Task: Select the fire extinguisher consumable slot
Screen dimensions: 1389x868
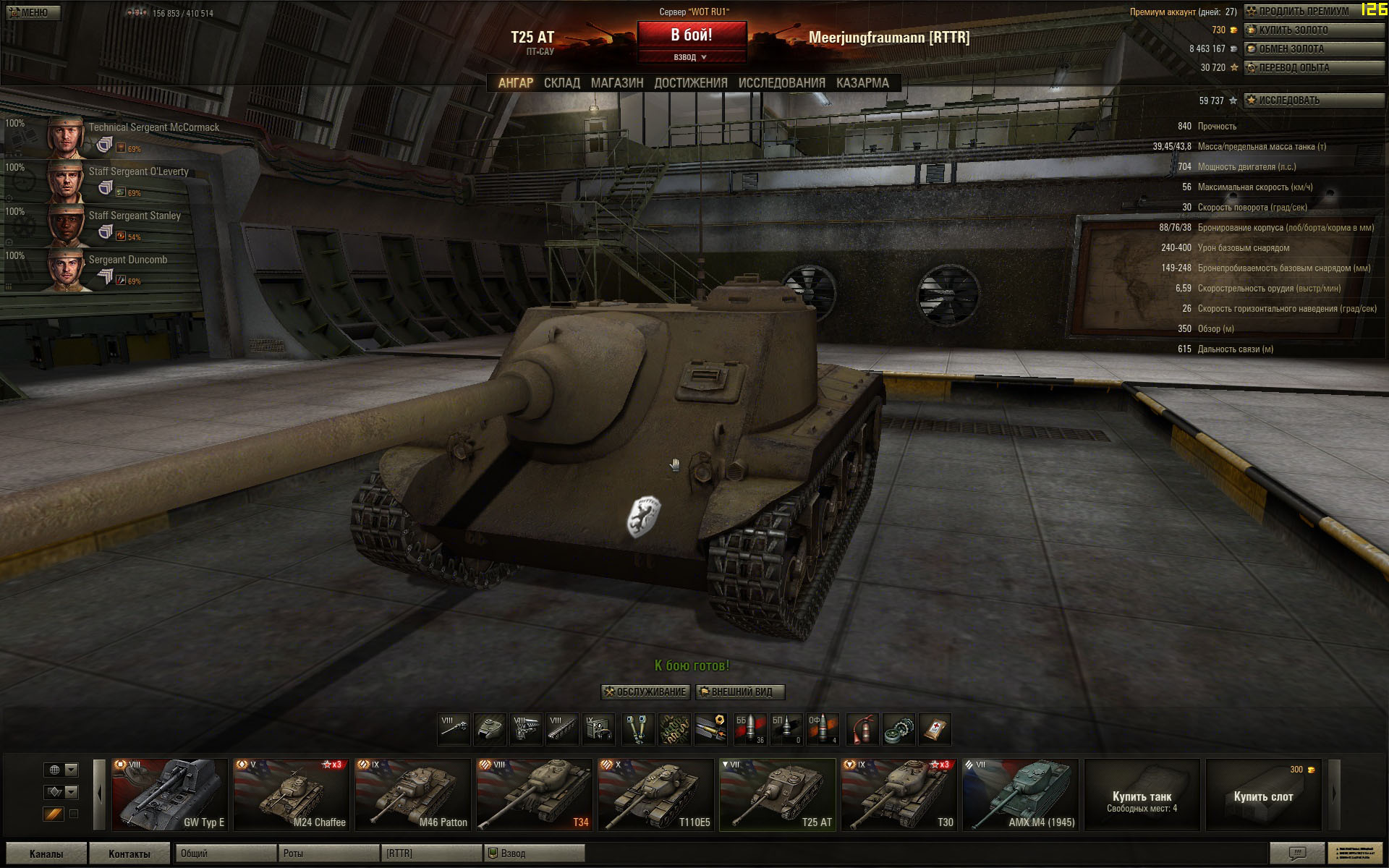Action: tap(862, 729)
